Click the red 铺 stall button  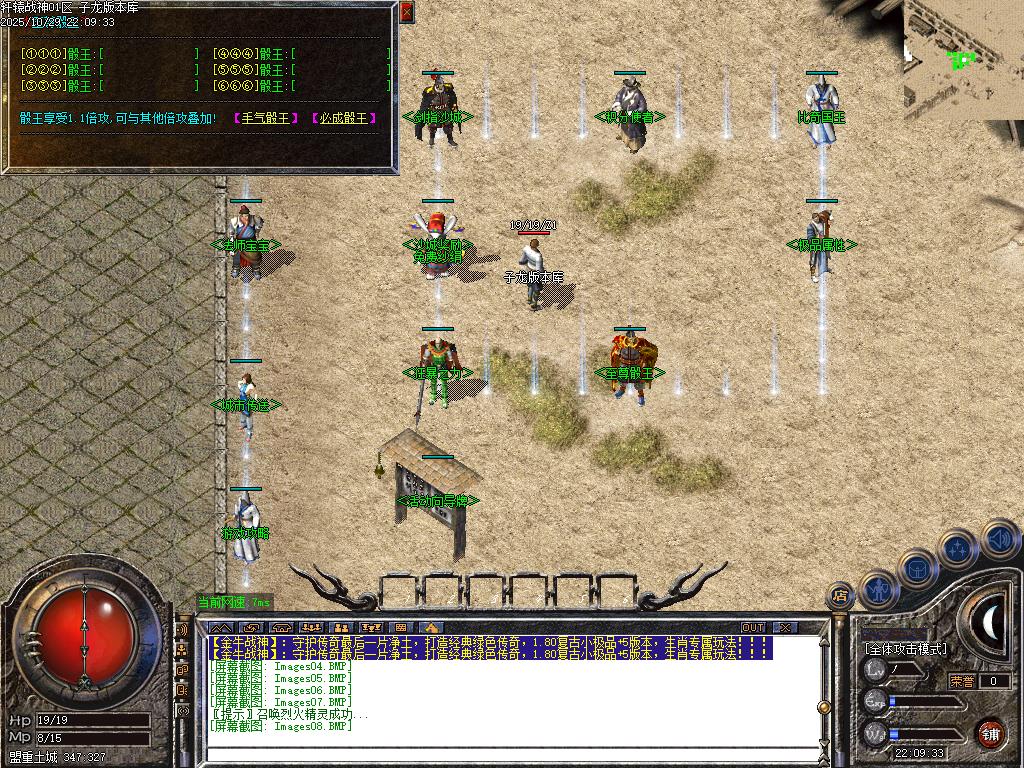[x=990, y=733]
